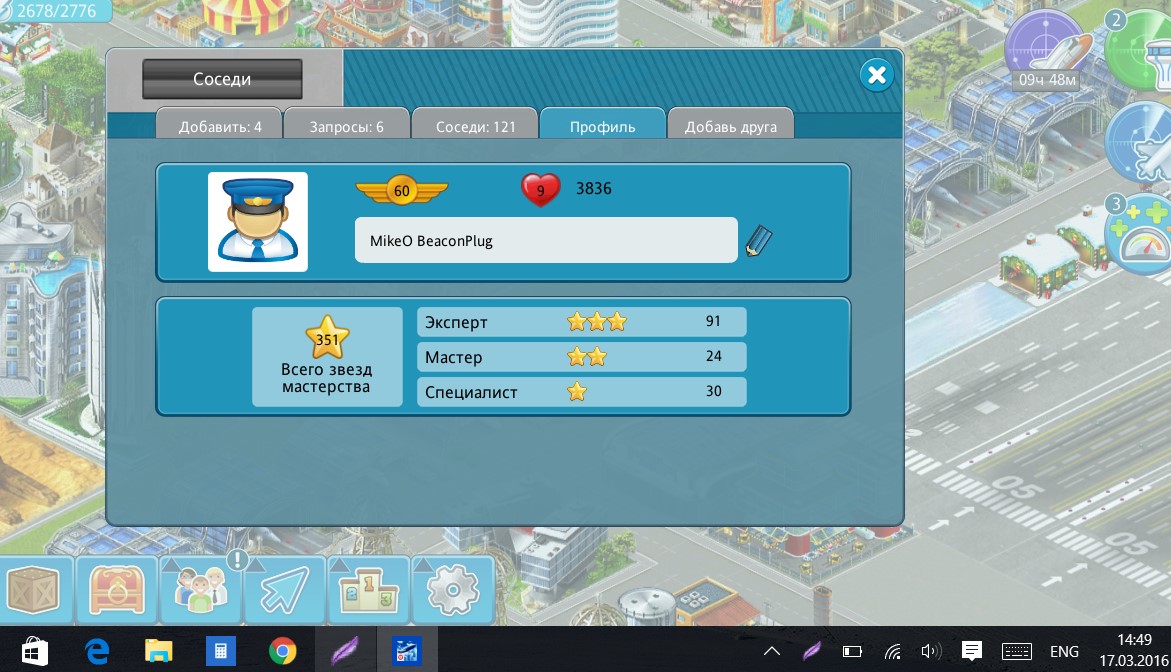Open the Добавь друга tab

pos(730,127)
